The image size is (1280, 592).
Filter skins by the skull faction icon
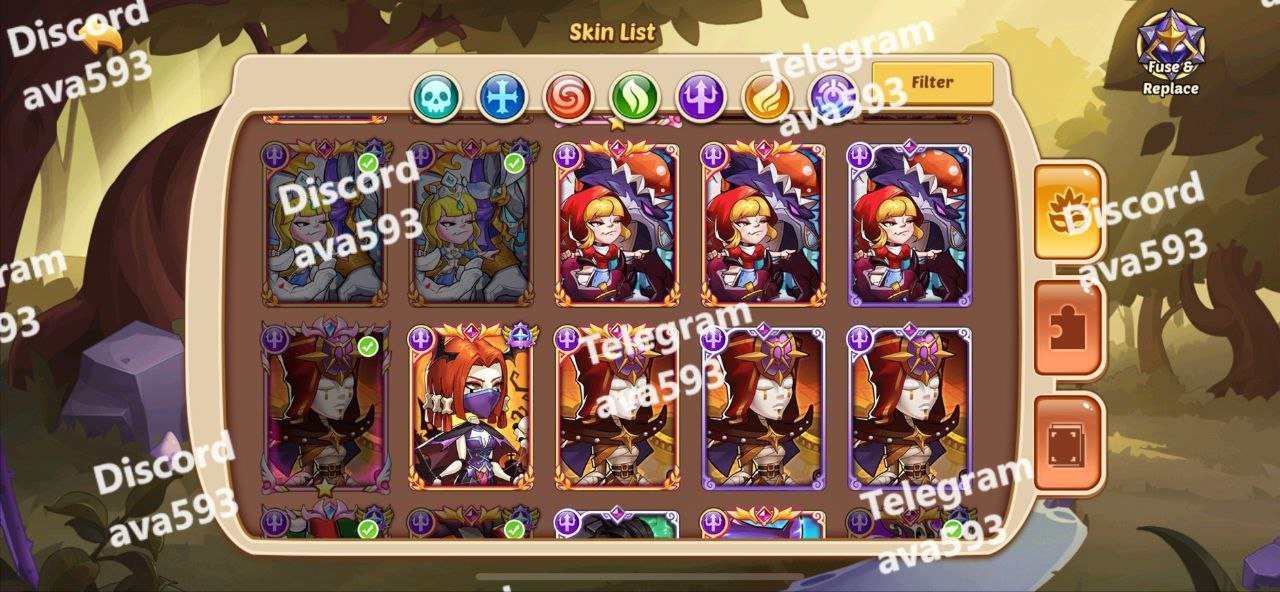pyautogui.click(x=438, y=97)
